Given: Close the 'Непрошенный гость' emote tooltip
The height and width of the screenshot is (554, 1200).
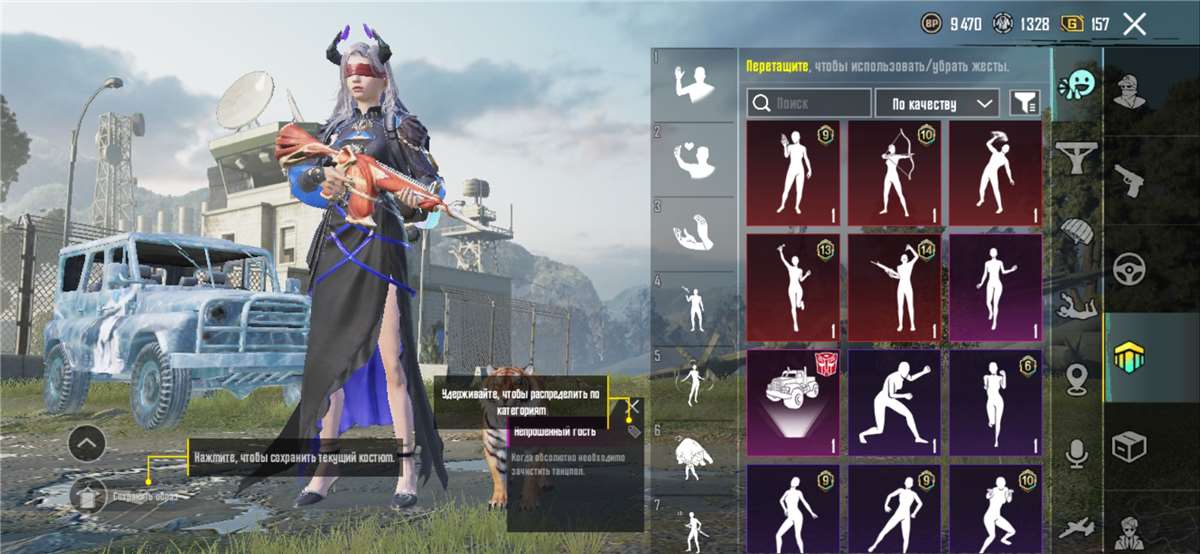Looking at the screenshot, I should 633,406.
